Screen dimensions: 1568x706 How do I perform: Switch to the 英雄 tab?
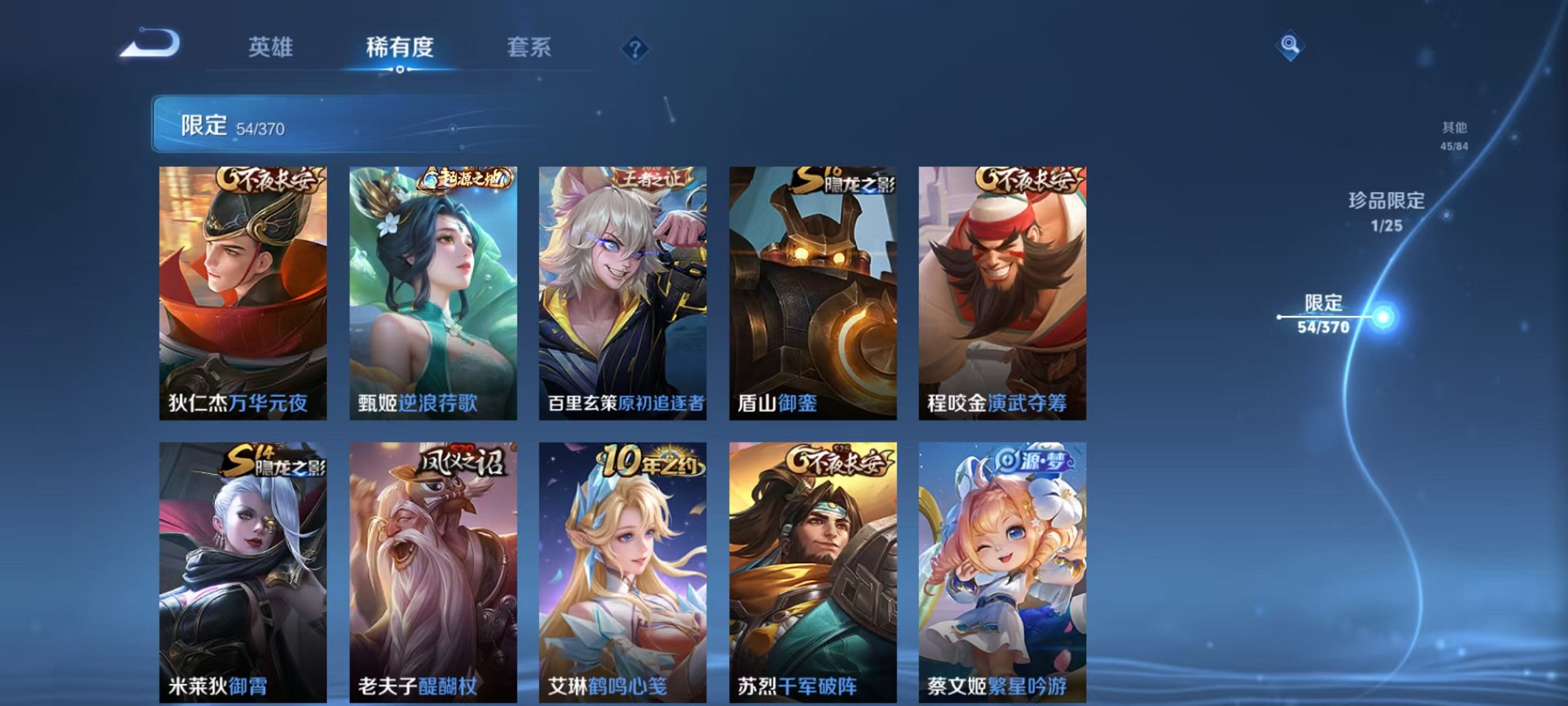point(272,47)
